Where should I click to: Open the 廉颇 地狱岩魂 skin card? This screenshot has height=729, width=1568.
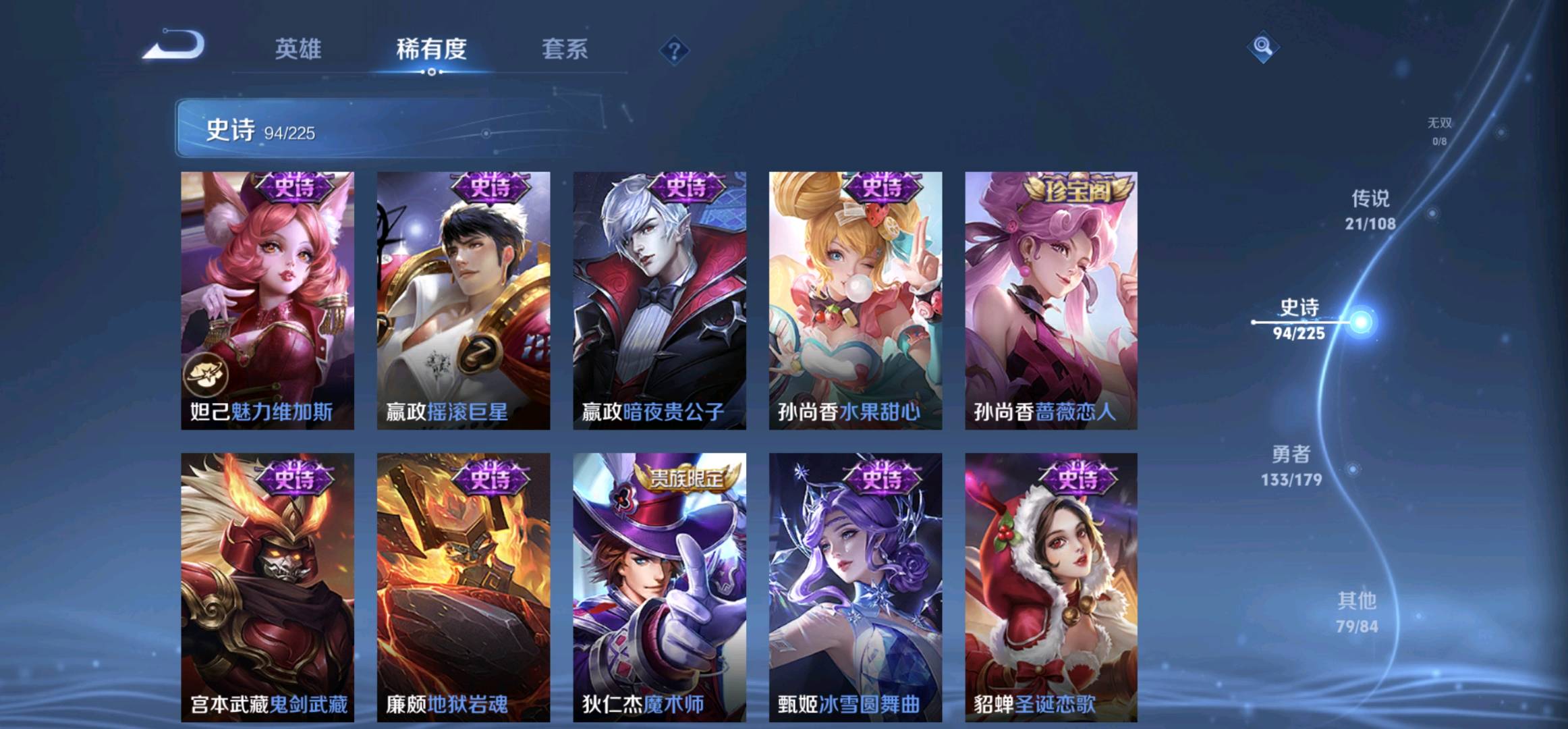coord(464,587)
